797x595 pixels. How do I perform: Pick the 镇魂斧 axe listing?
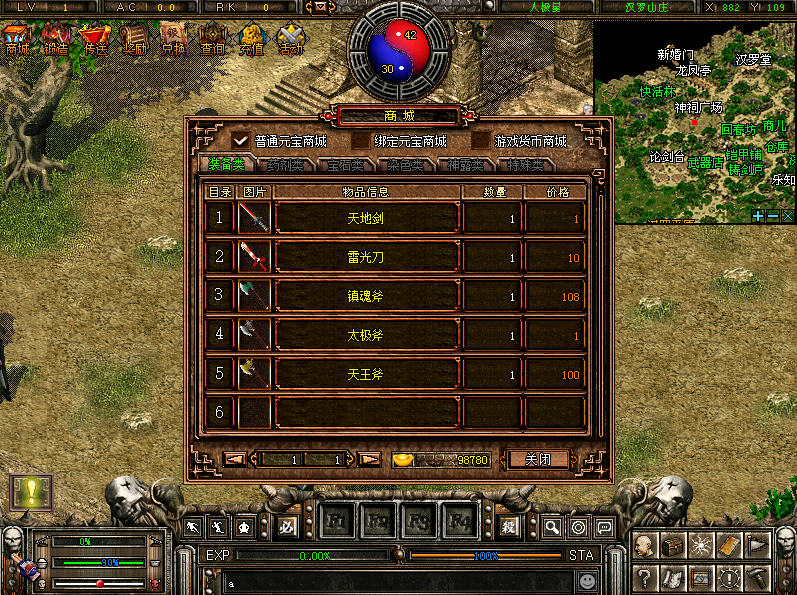pyautogui.click(x=365, y=296)
